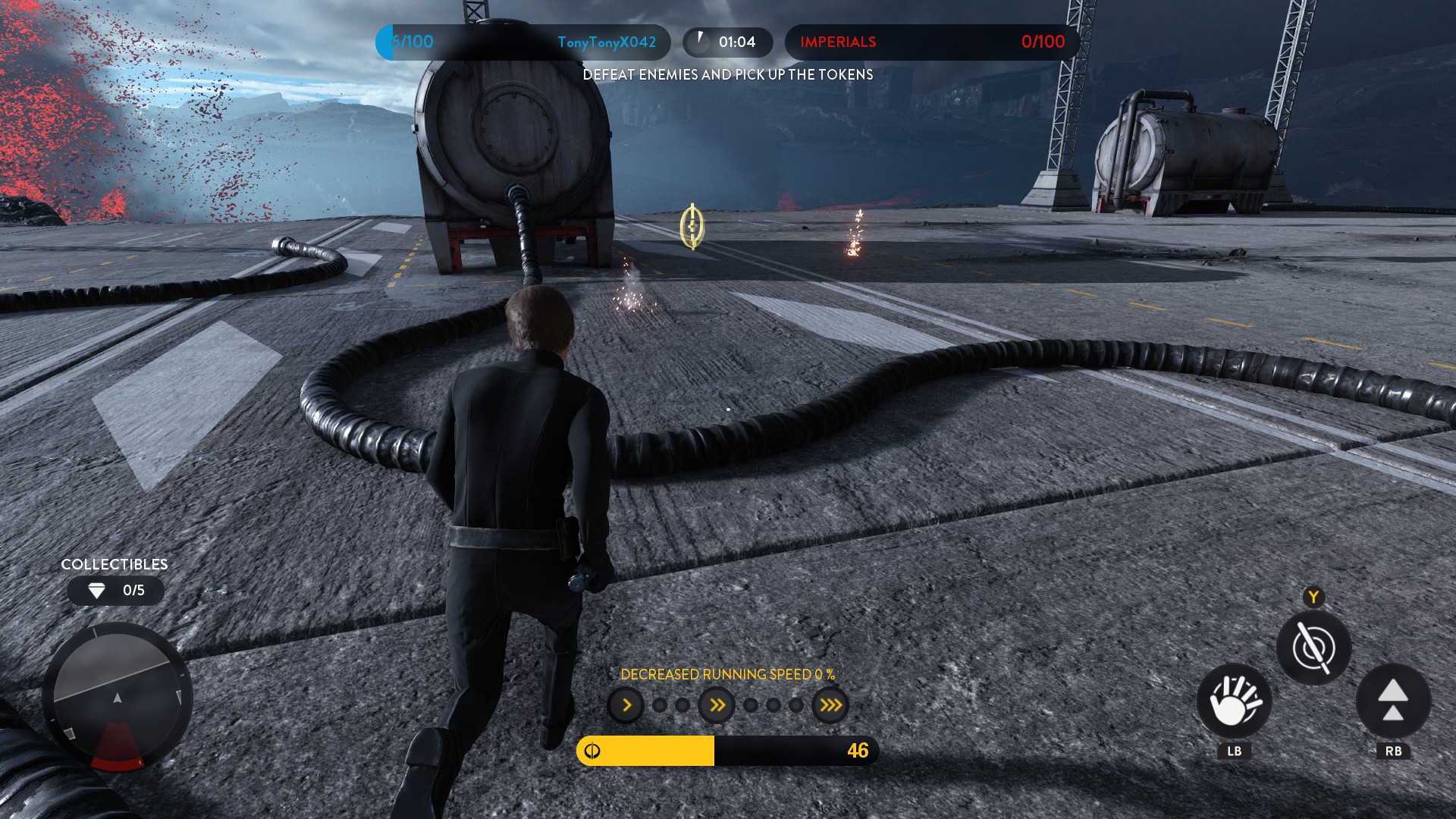Pick the triple-chevron speed level

click(830, 706)
